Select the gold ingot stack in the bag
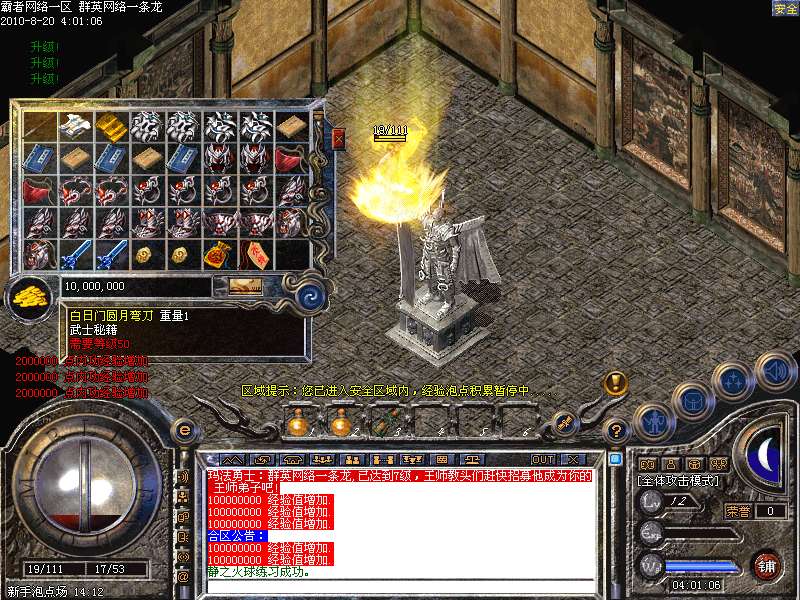This screenshot has height=600, width=800. [x=110, y=126]
